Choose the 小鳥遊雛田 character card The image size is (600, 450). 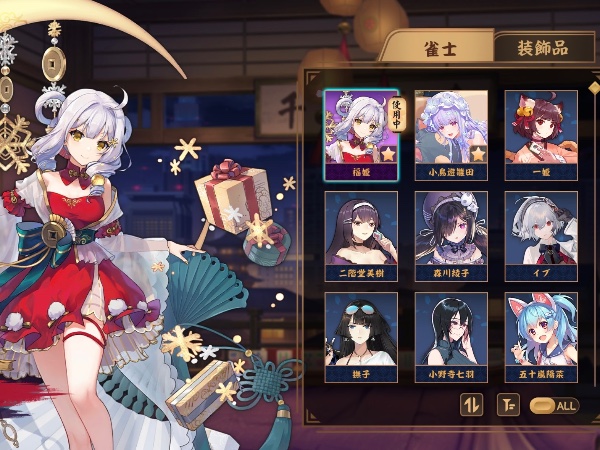(451, 135)
